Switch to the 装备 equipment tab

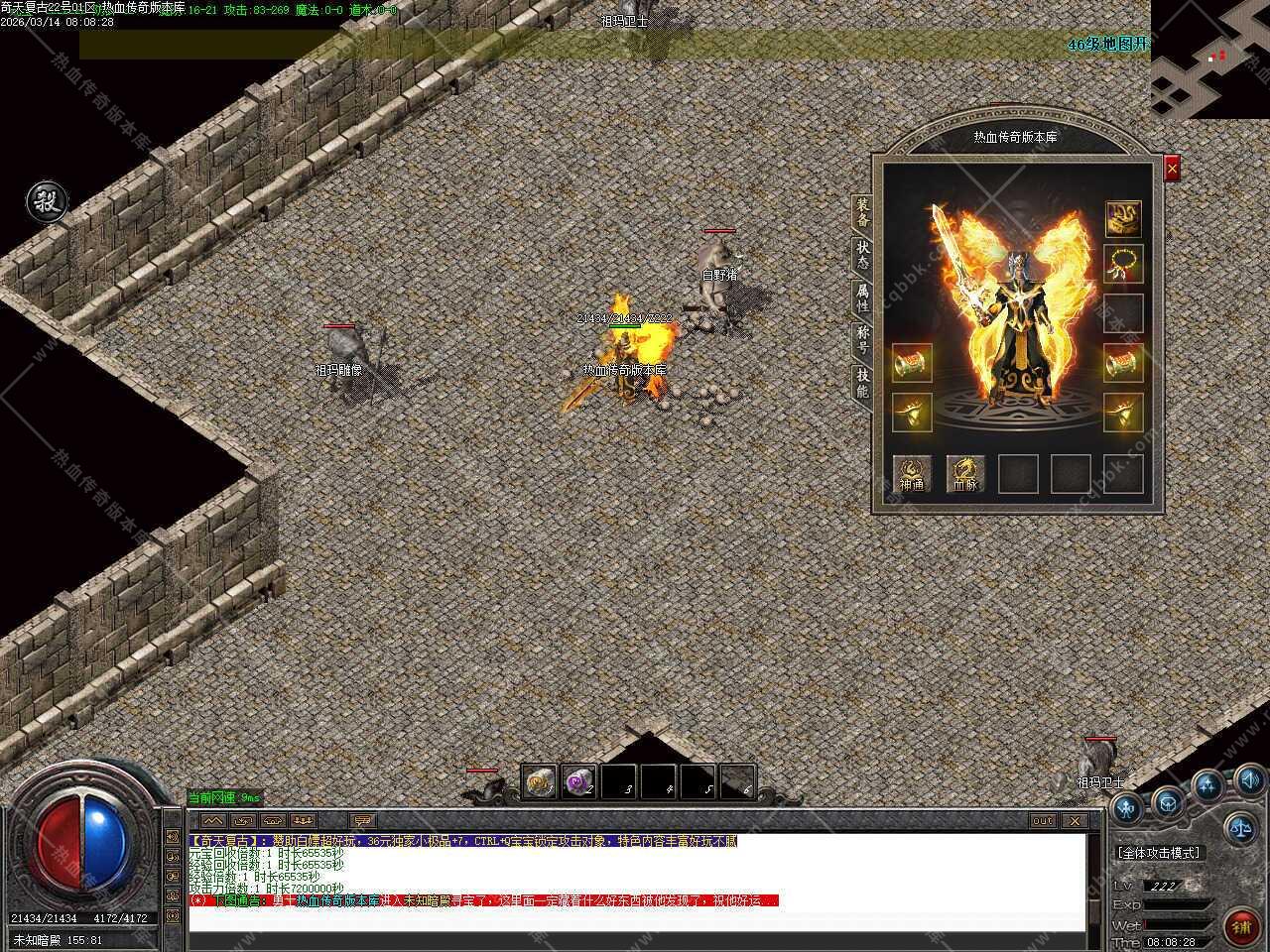862,211
